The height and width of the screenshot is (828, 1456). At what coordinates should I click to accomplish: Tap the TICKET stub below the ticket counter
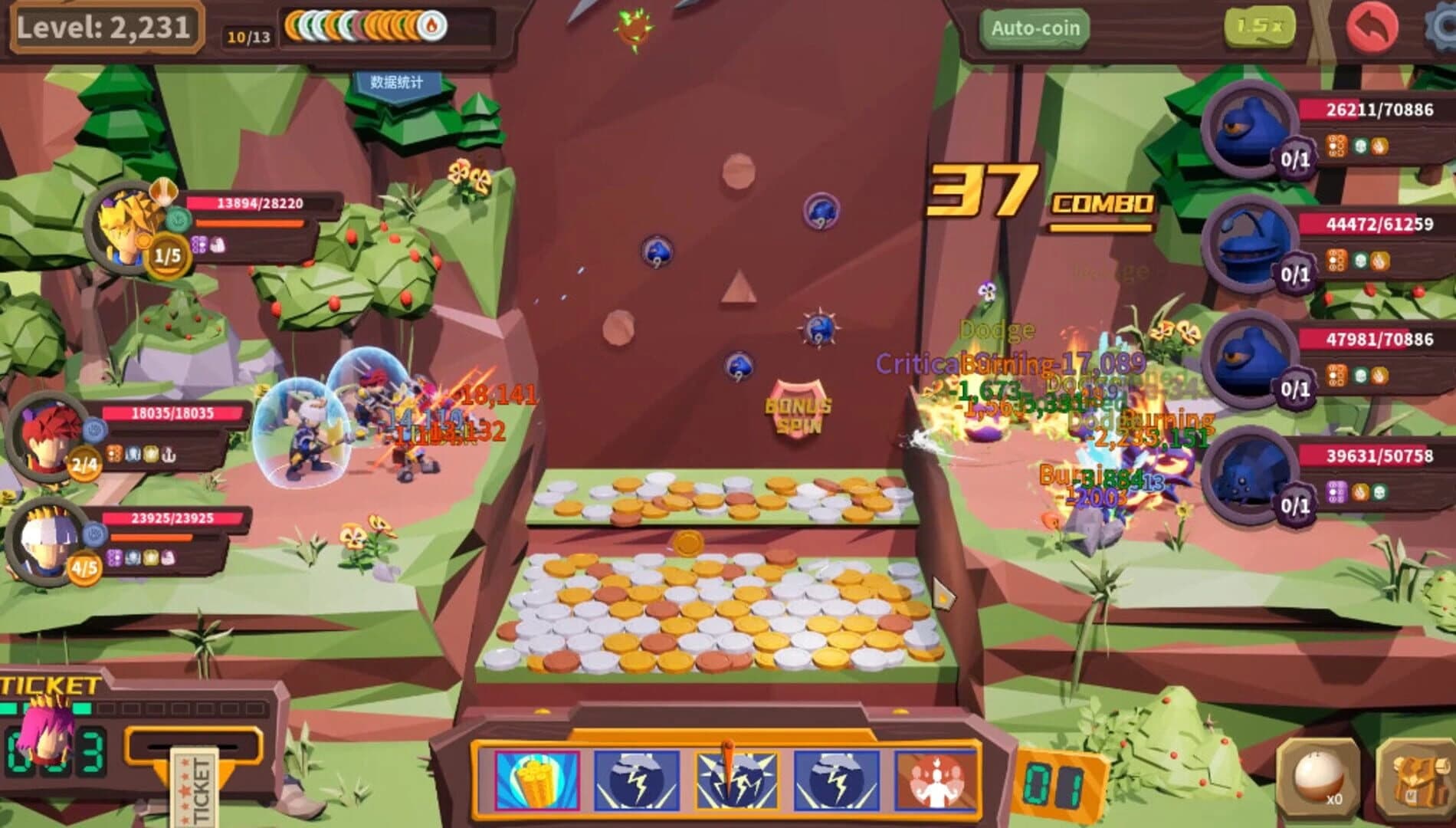point(195,787)
